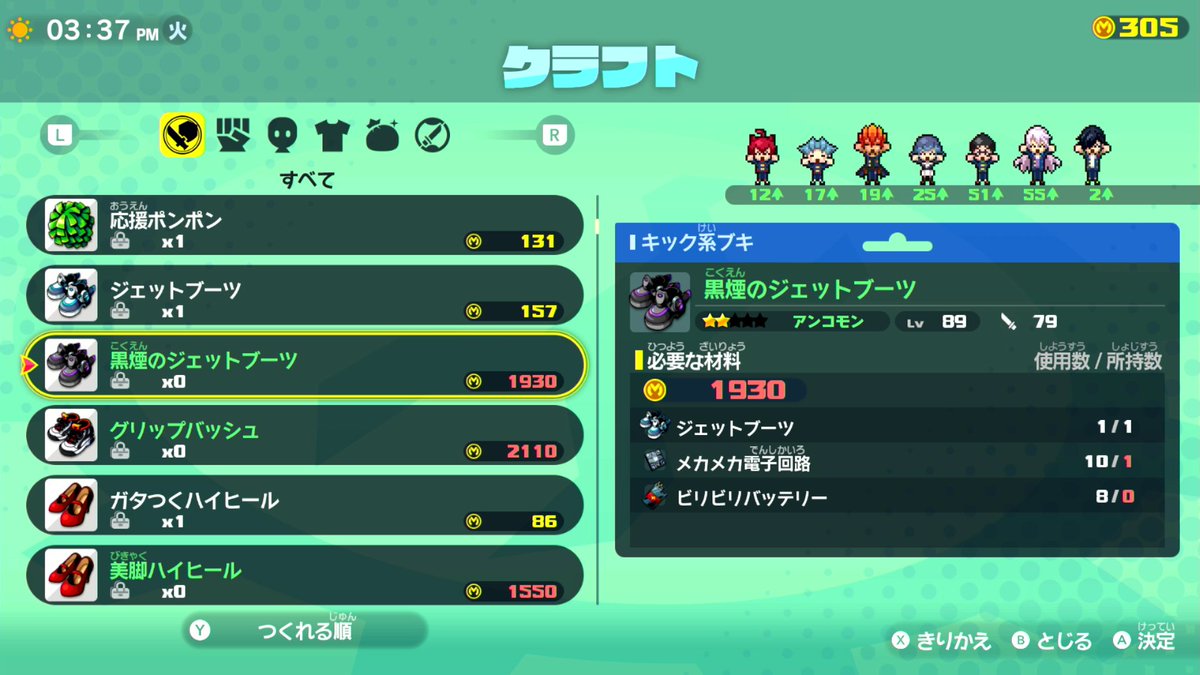Switch to the kick boot category tab
1200x675 pixels.
(x=182, y=135)
